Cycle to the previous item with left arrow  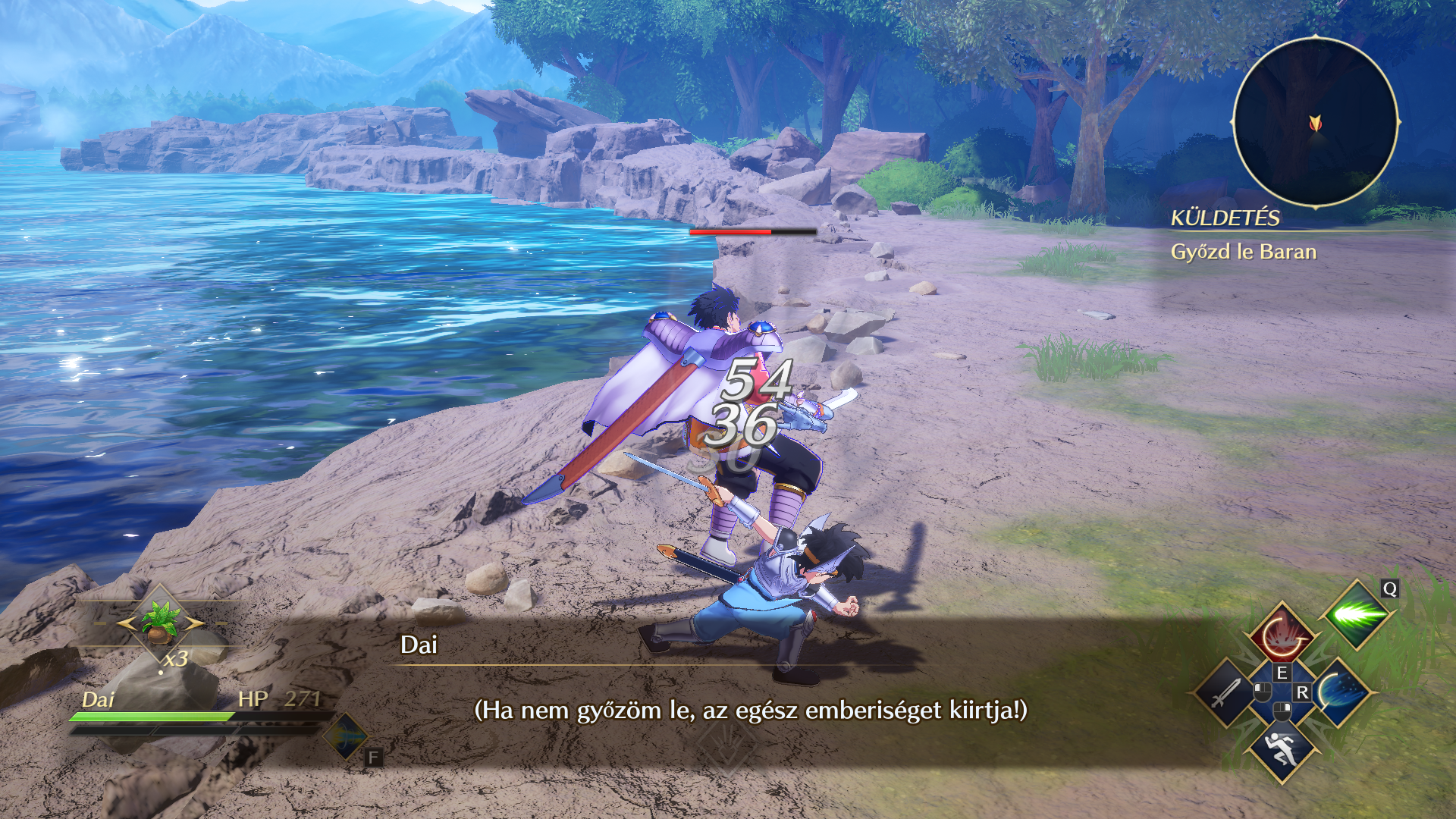click(126, 623)
